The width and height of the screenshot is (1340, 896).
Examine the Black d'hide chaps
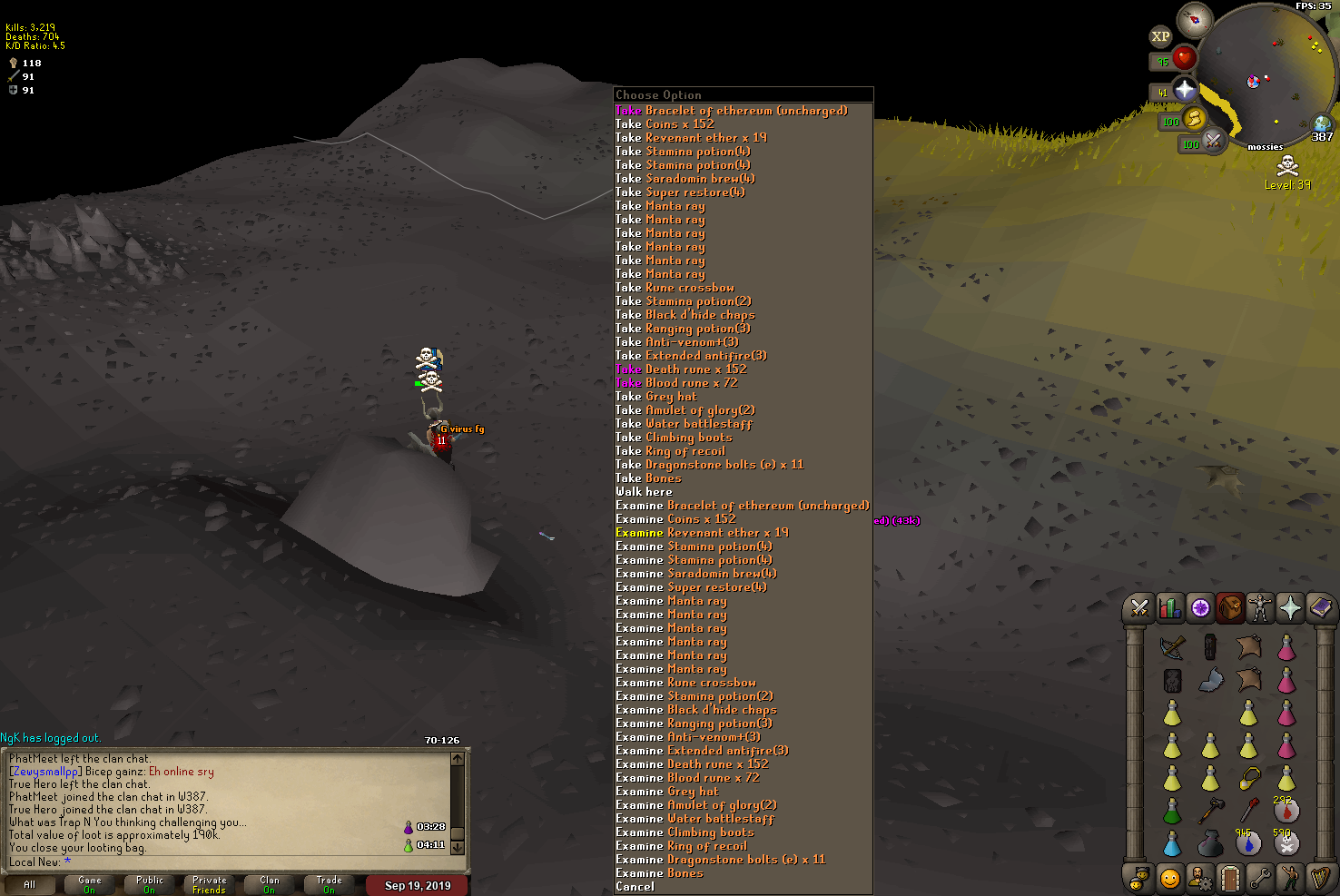point(696,710)
